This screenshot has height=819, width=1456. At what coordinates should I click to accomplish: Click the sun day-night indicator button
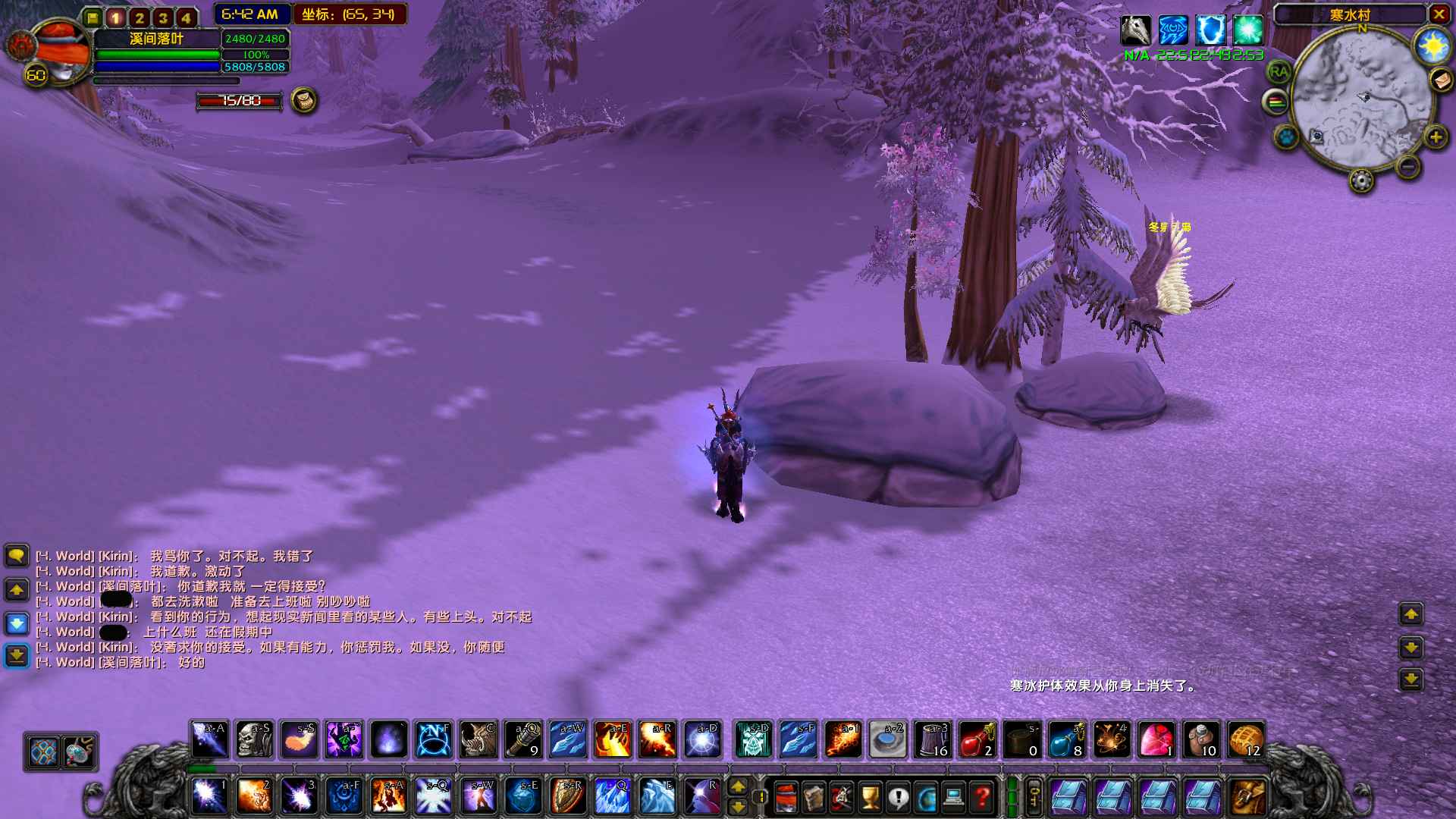tap(1432, 47)
